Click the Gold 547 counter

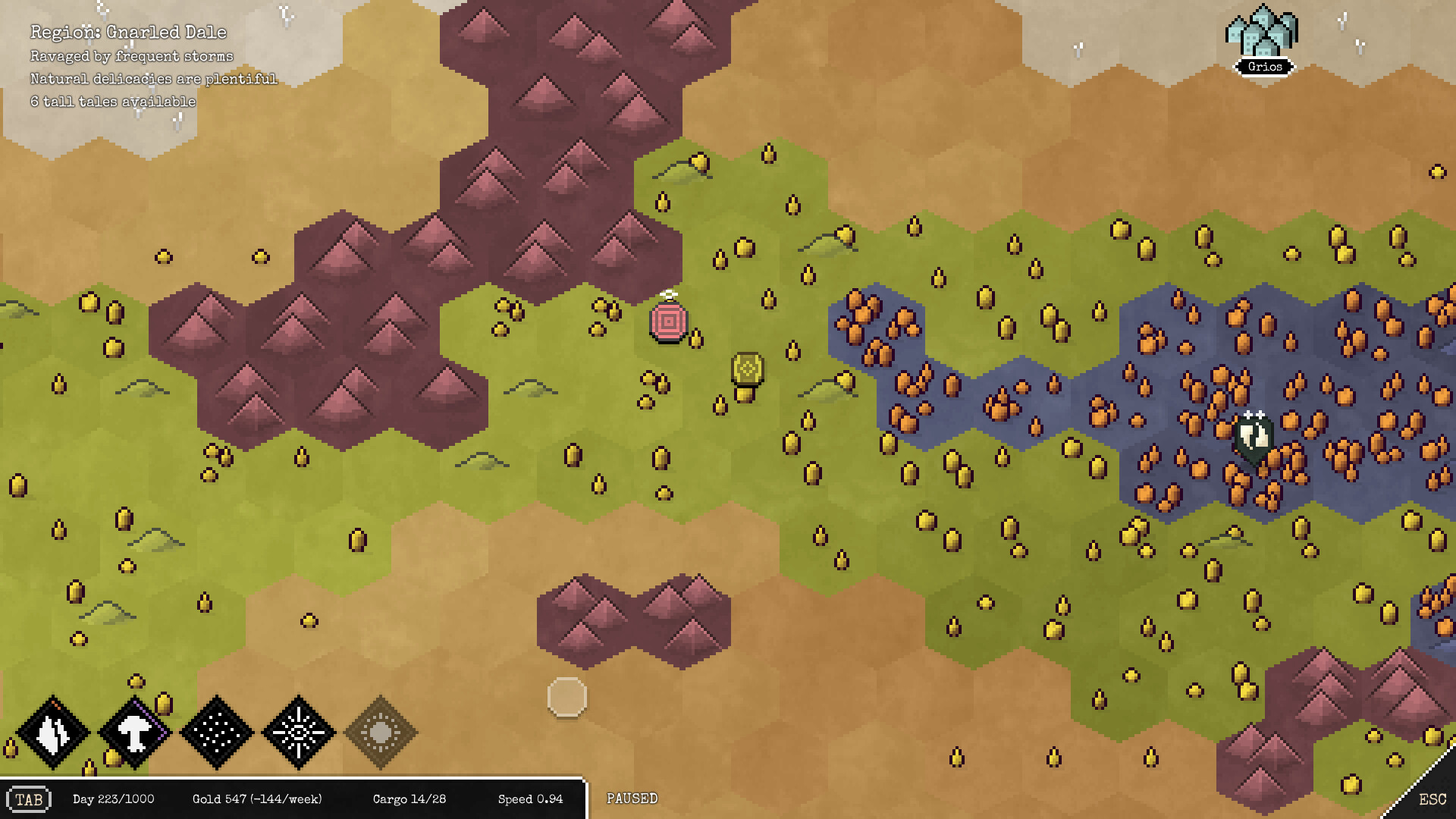259,799
